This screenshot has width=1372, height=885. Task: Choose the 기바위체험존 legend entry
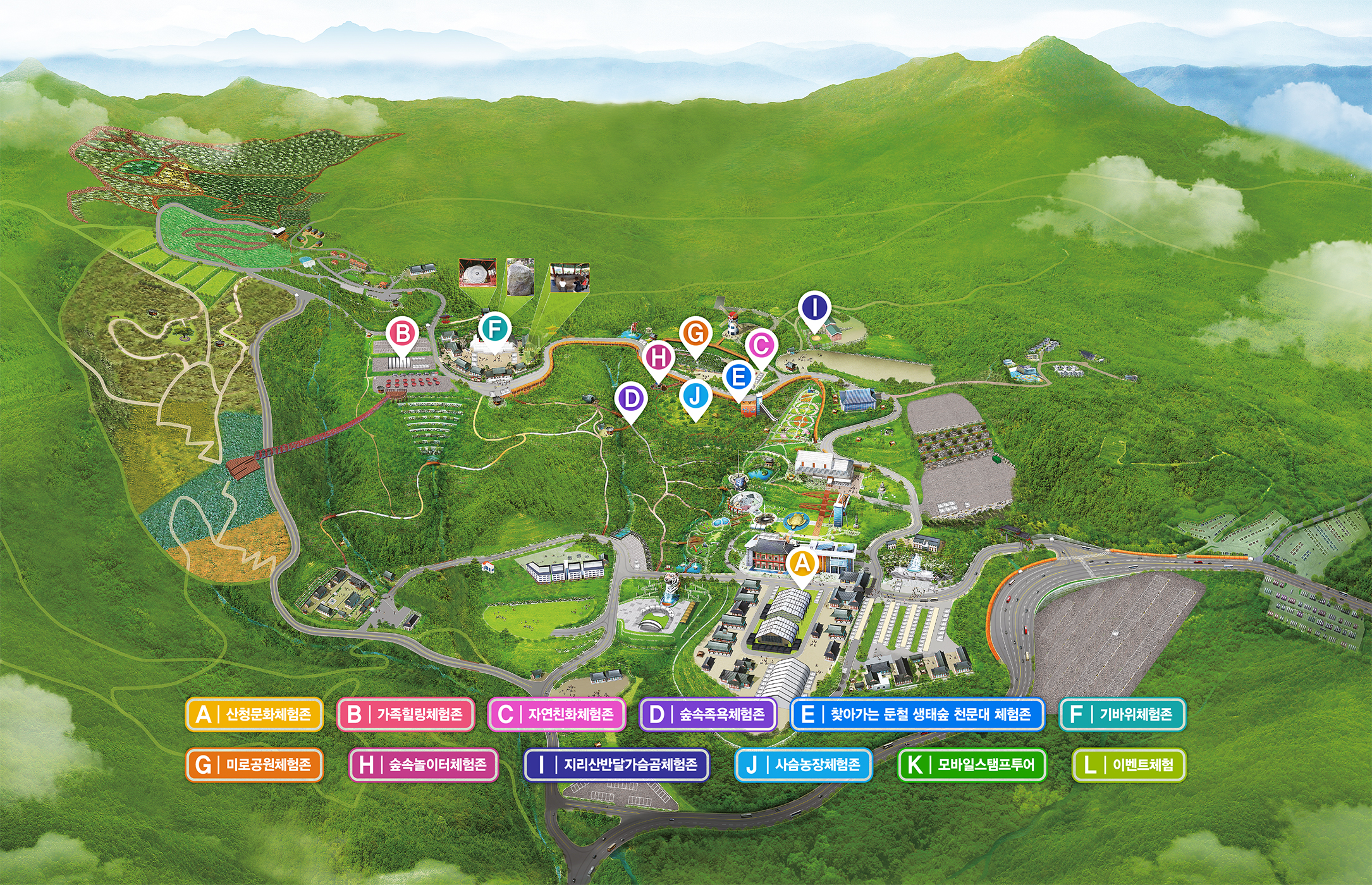pos(1122,714)
